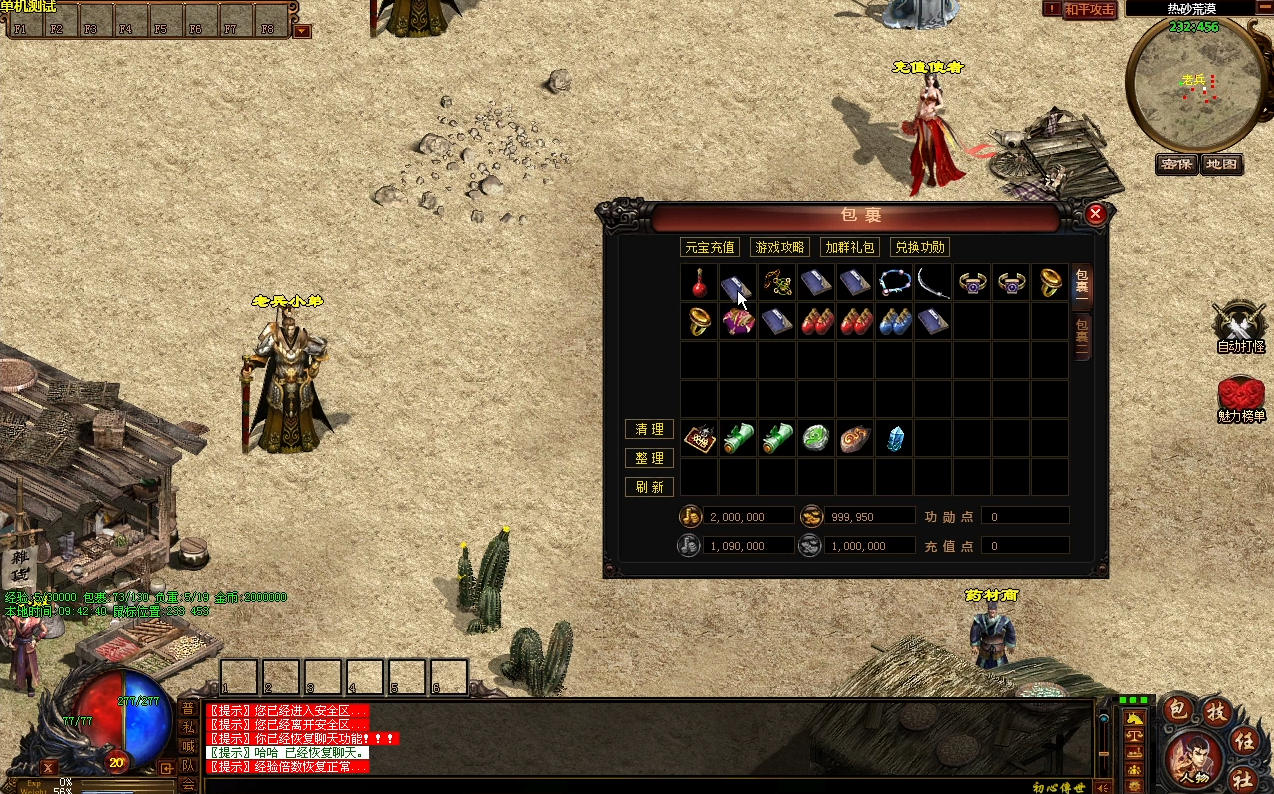
Task: Open the 游戏攻略 game guide
Action: tap(780, 247)
